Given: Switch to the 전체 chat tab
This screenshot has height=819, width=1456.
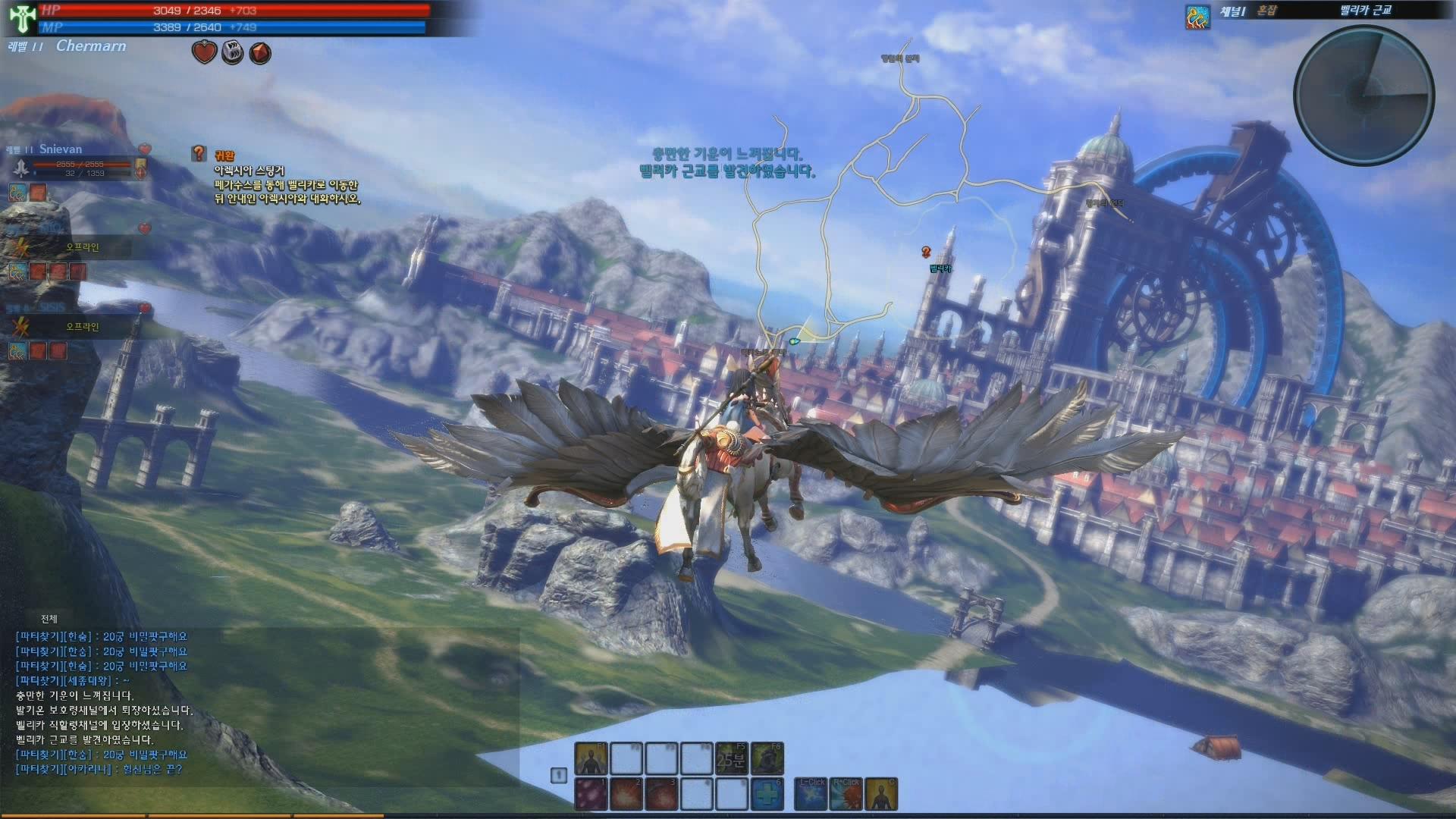Looking at the screenshot, I should click(x=49, y=619).
